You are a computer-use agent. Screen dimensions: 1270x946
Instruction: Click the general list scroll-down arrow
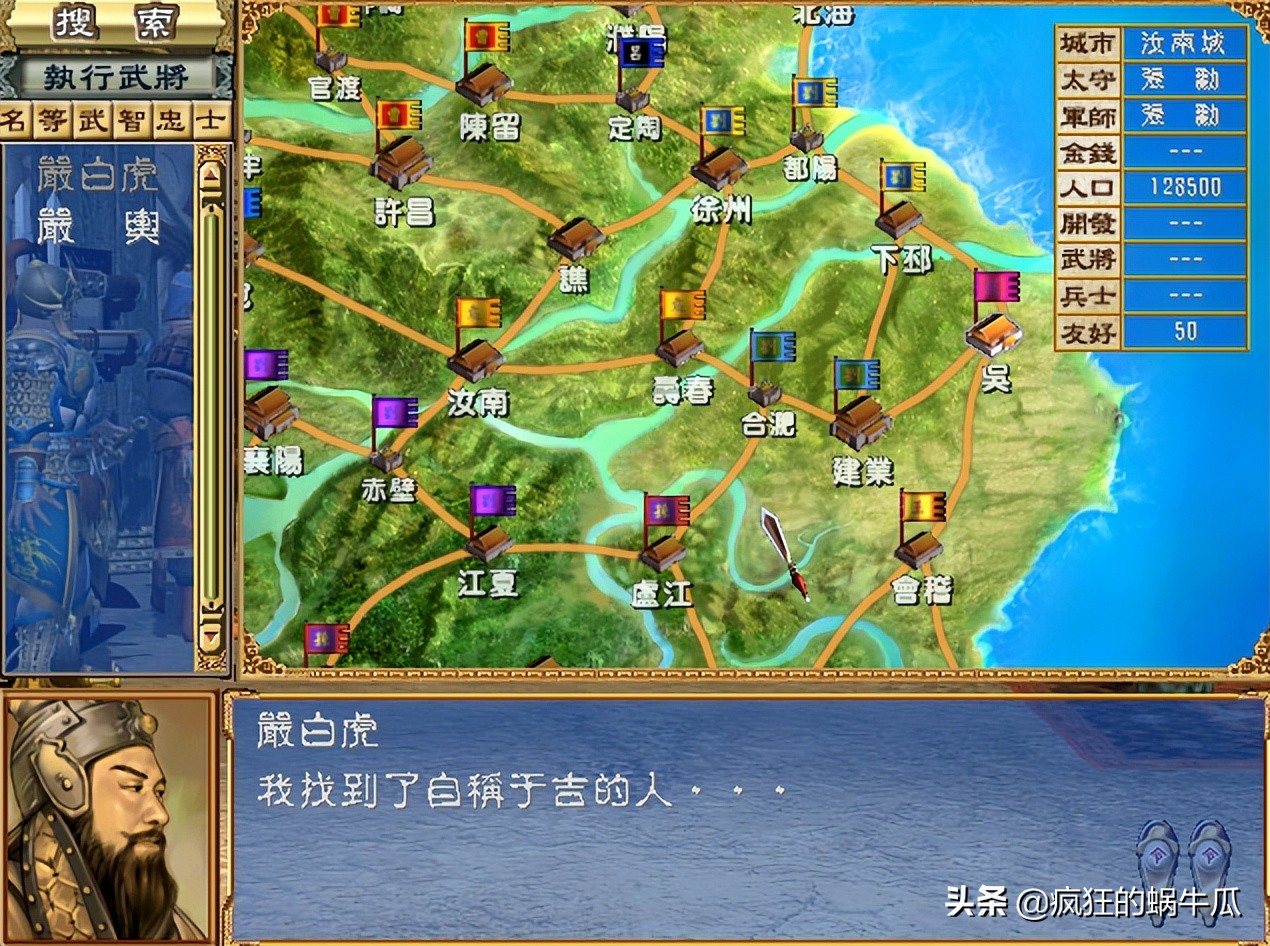pos(210,632)
